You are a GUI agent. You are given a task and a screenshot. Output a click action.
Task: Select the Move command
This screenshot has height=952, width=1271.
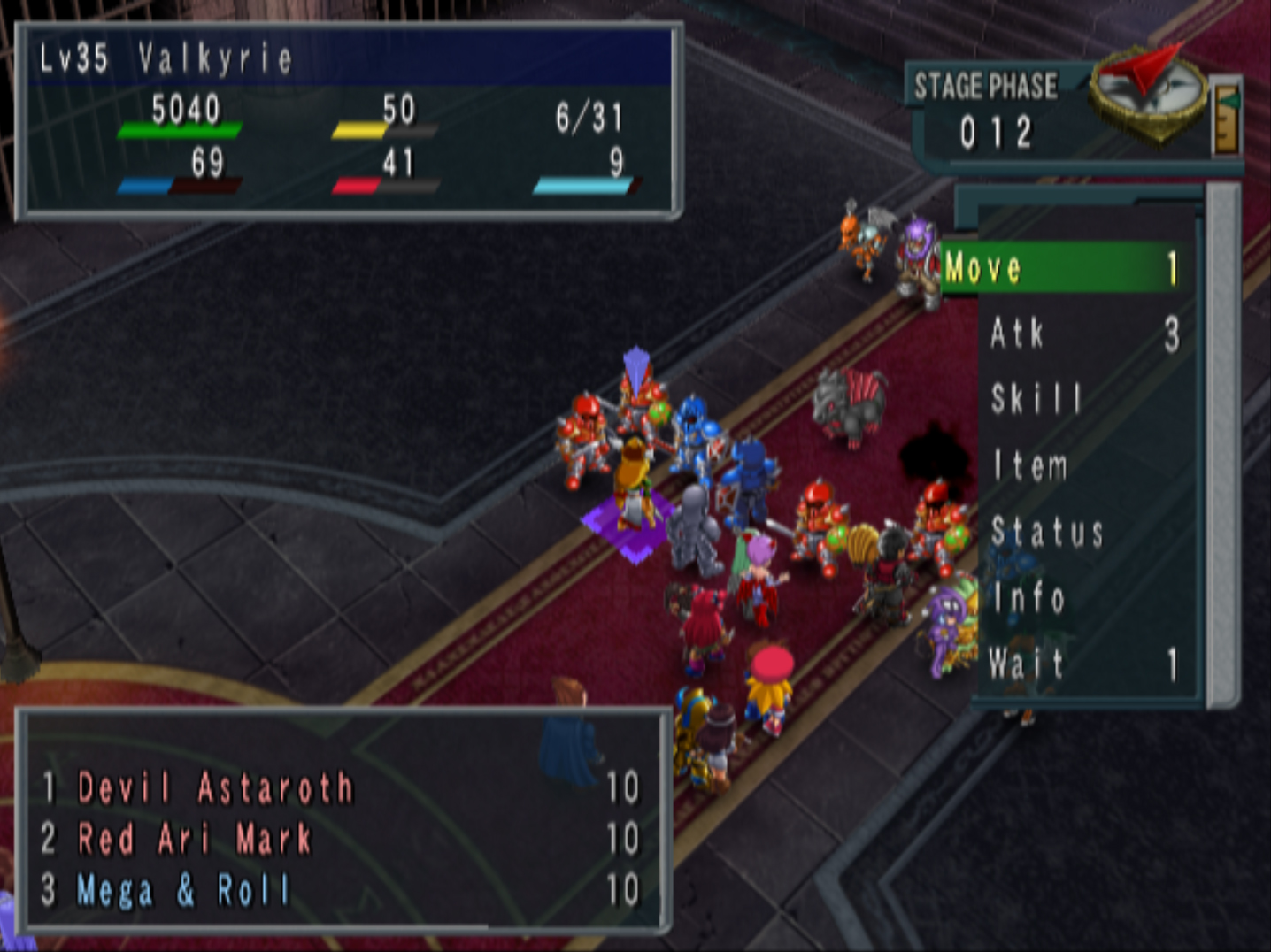(x=1062, y=267)
